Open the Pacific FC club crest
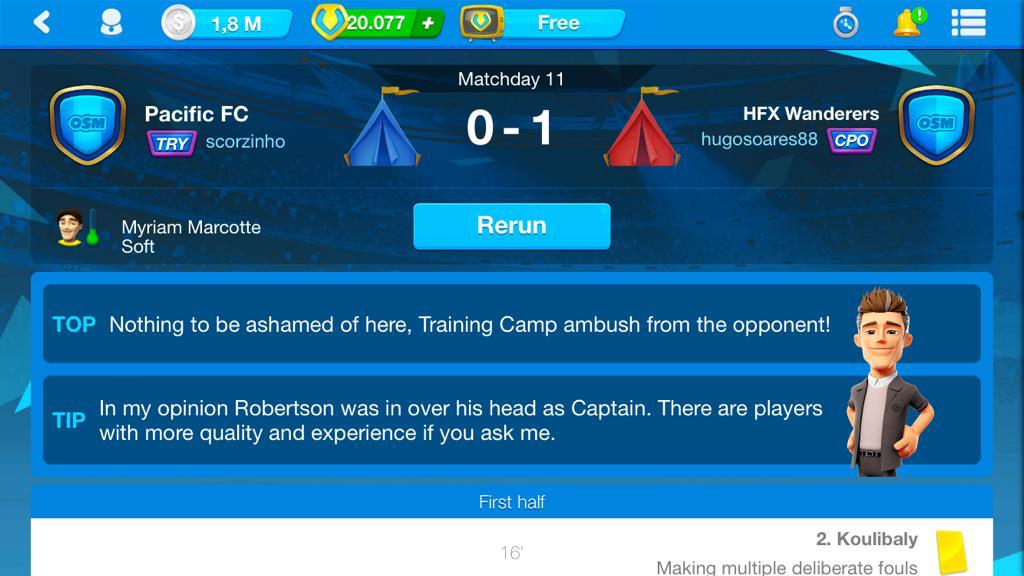This screenshot has height=576, width=1024. click(x=87, y=125)
